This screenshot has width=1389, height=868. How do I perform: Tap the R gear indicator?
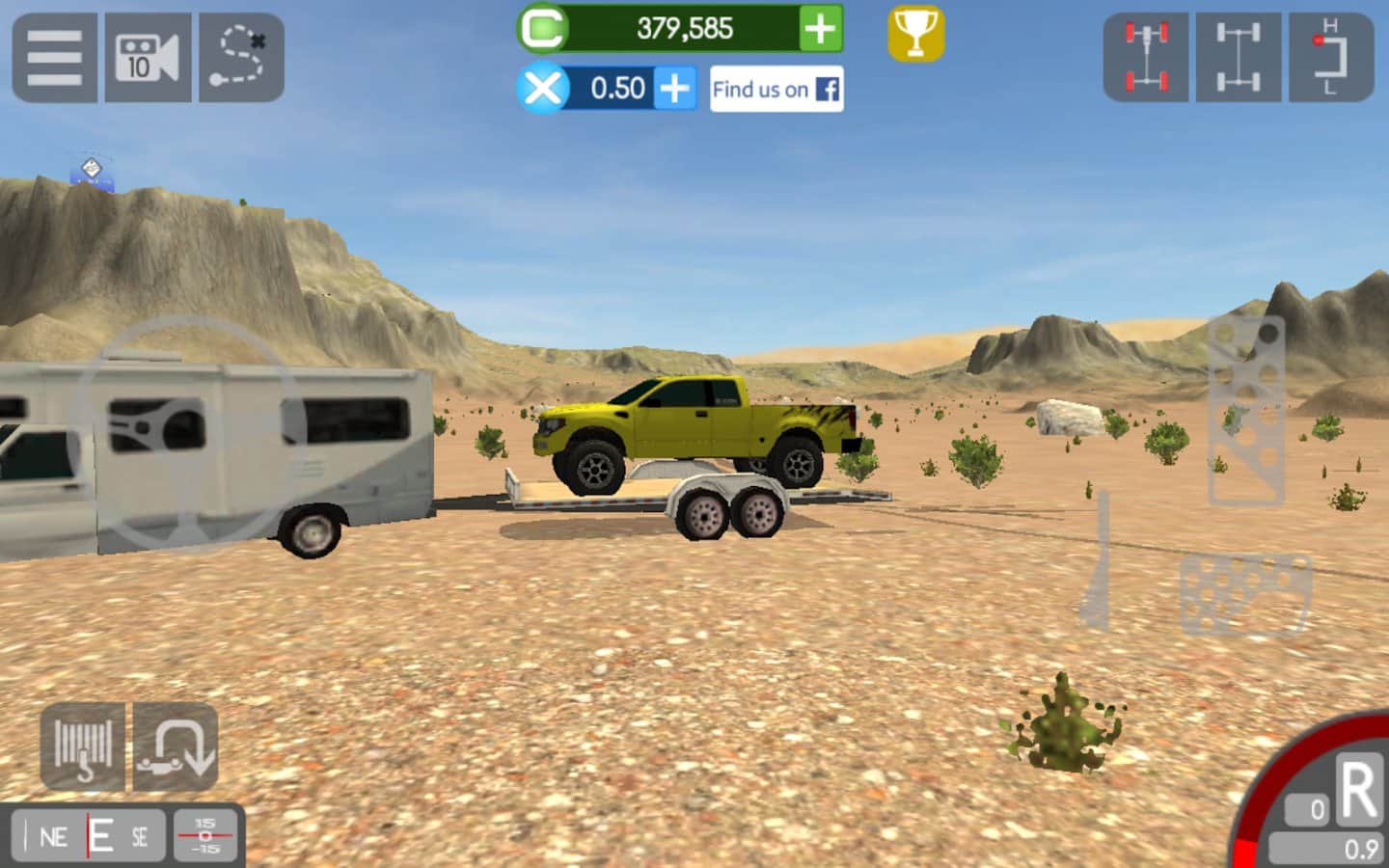(1358, 791)
